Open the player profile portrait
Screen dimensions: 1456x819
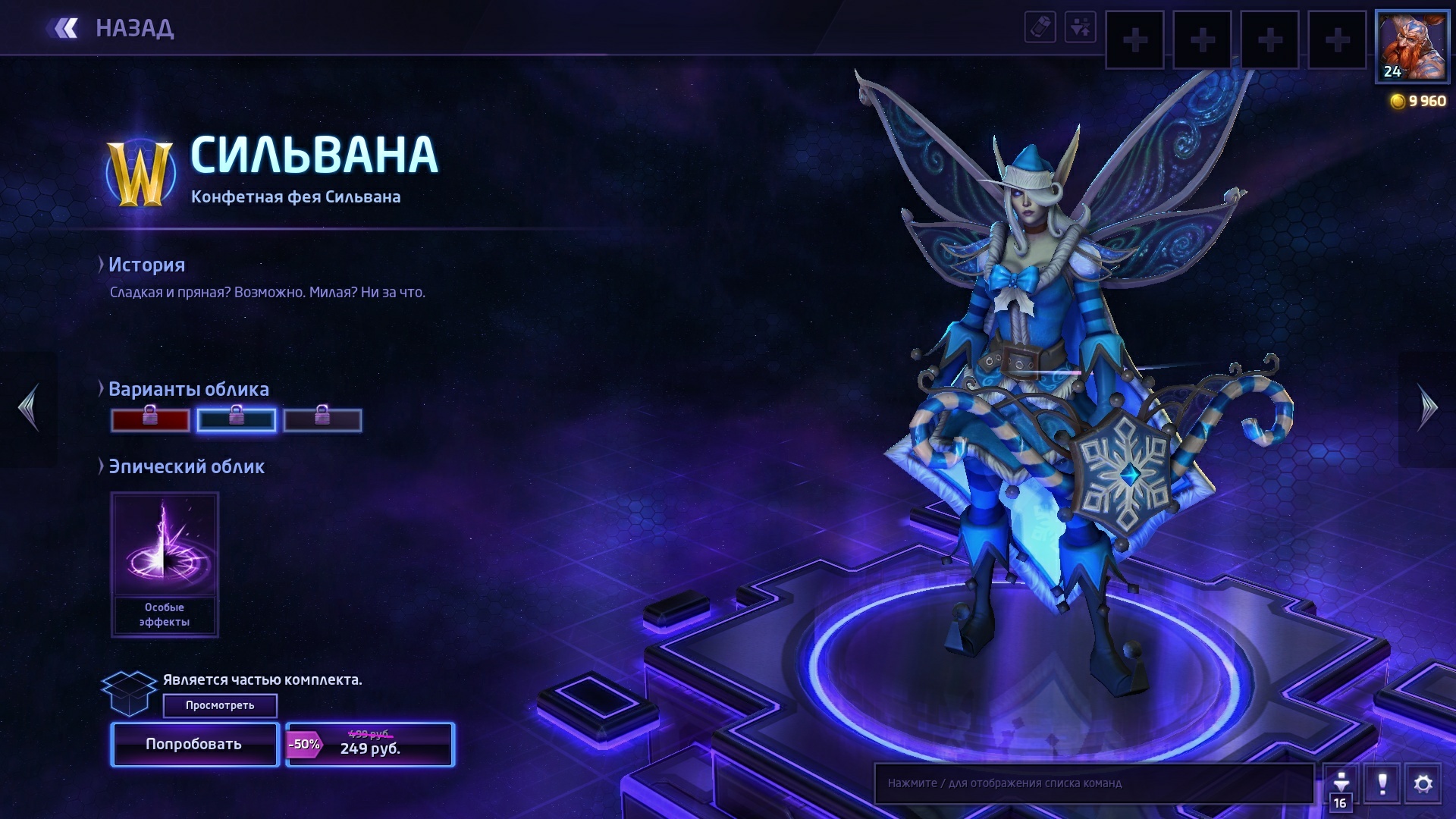[1411, 46]
